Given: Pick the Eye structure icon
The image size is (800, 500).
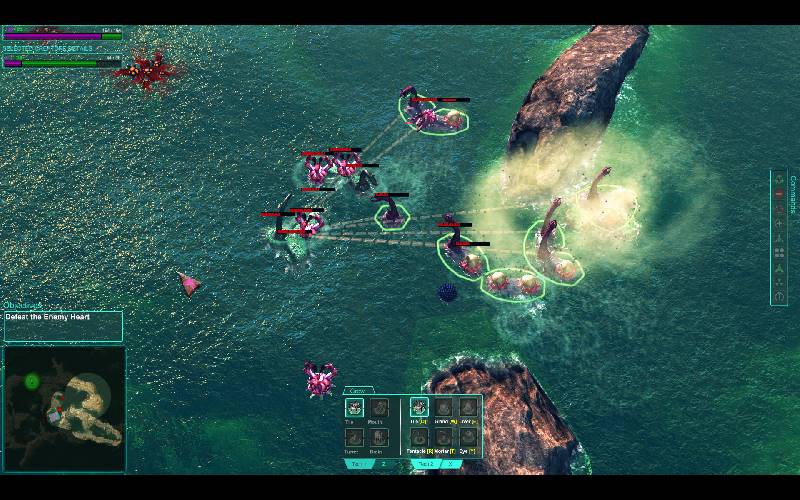Looking at the screenshot, I should (x=468, y=437).
